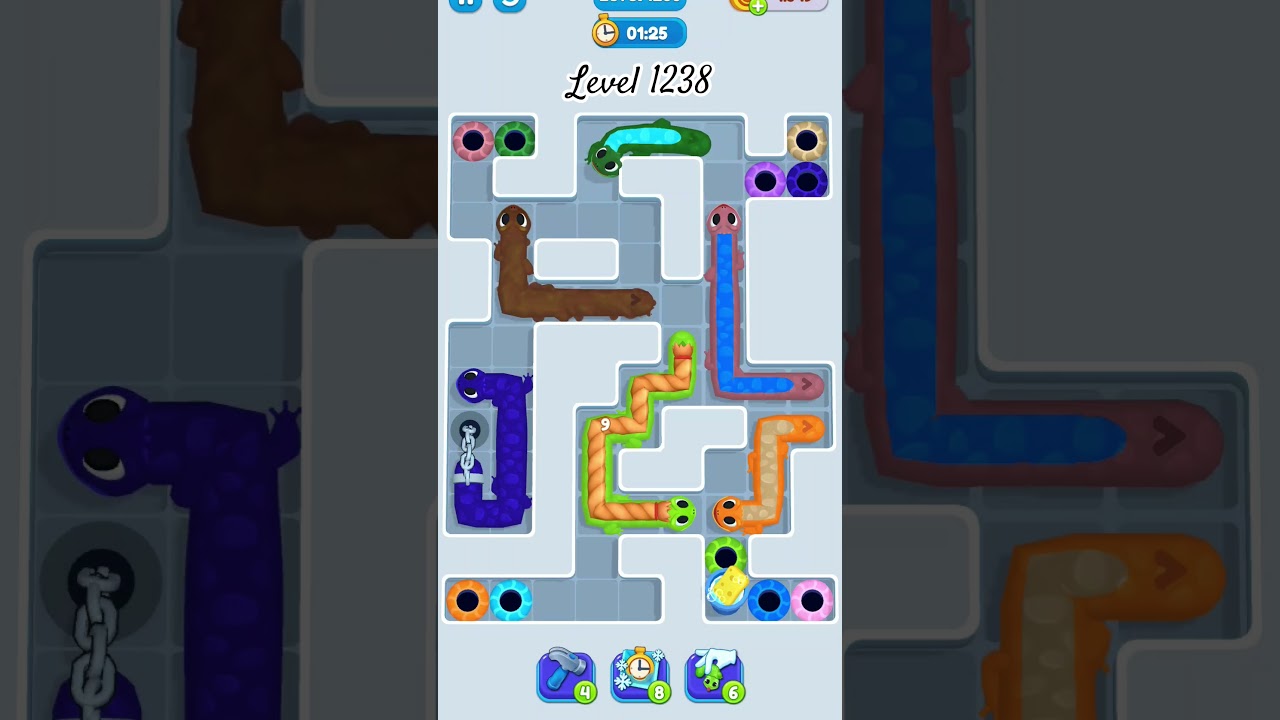Screen dimensions: 1280x720
Task: Click the pause button at top left
Action: [464, 3]
